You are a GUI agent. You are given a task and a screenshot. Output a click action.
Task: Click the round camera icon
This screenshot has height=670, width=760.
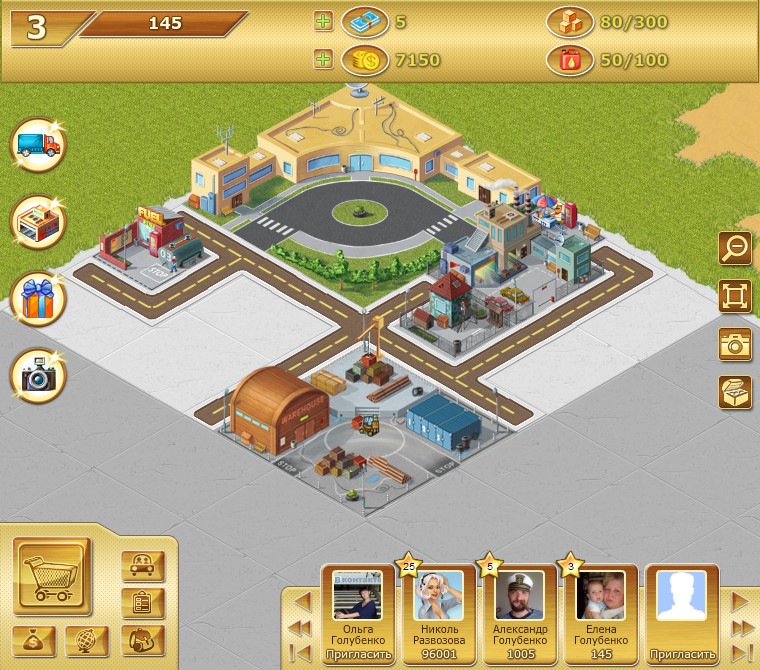(x=38, y=376)
